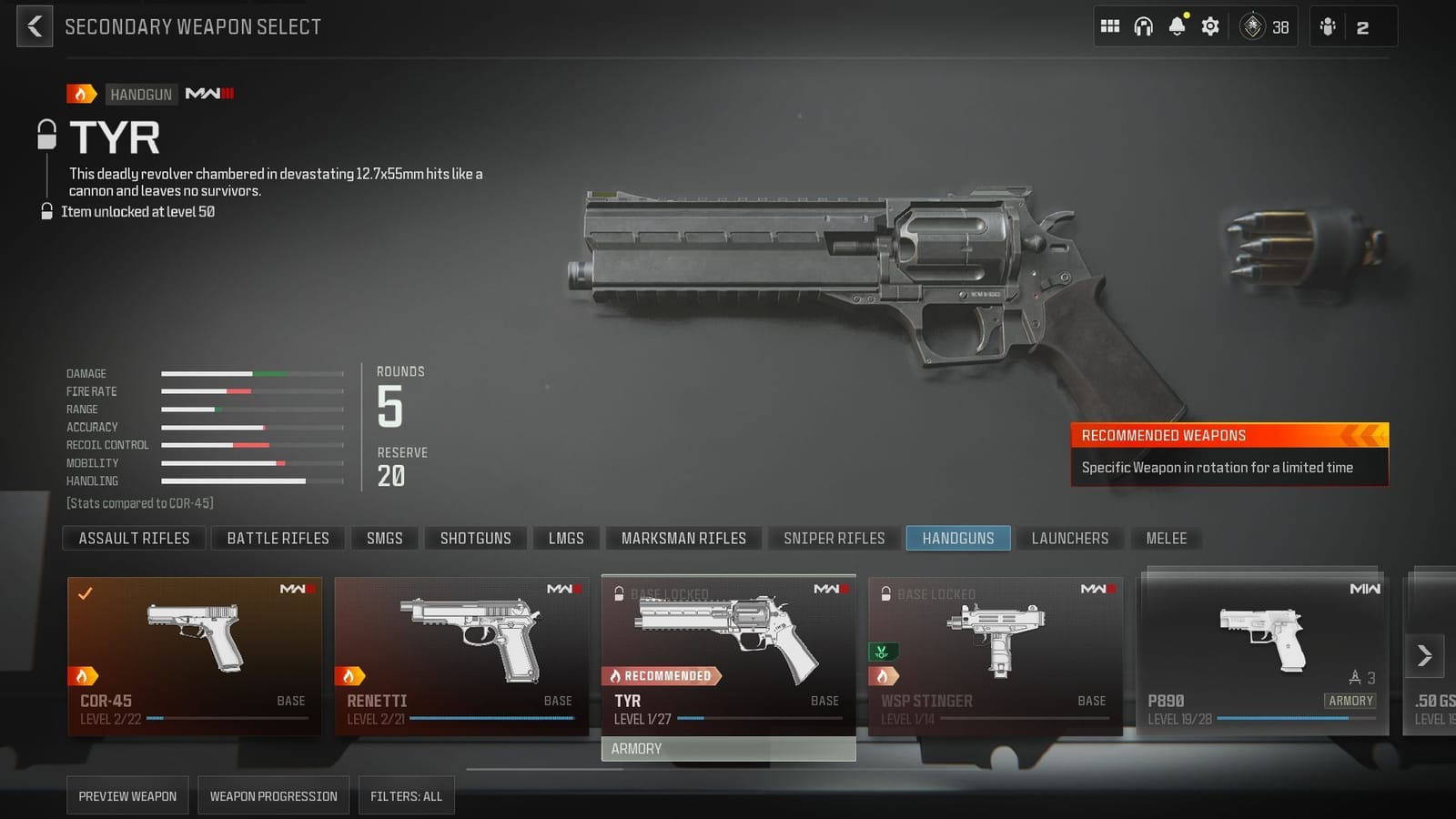Click the checkmark on the COR-45 card
Image resolution: width=1456 pixels, height=819 pixels.
(x=85, y=595)
